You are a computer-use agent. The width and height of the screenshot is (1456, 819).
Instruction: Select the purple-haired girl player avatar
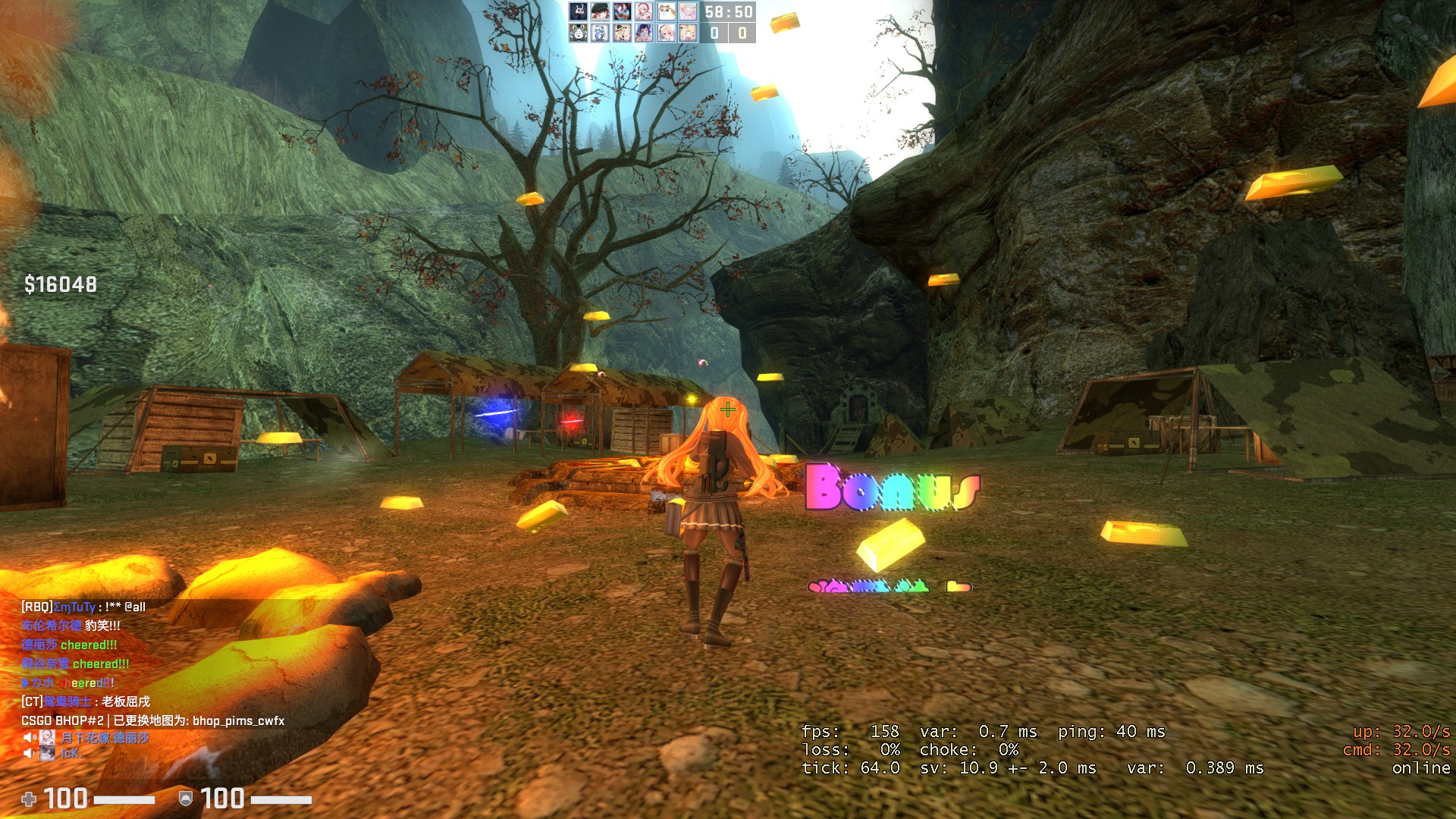[x=644, y=33]
